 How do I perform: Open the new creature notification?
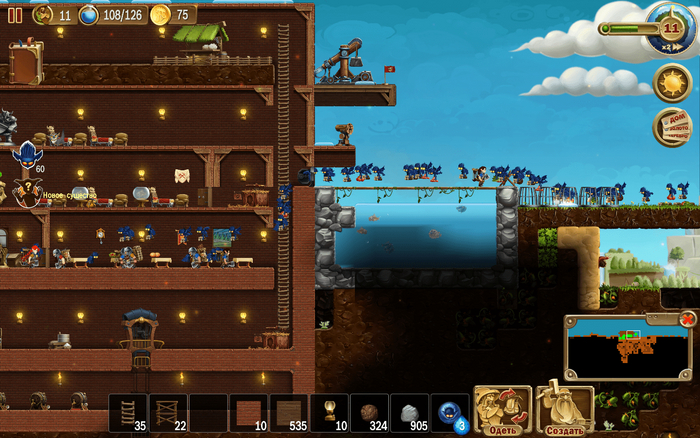point(27,194)
